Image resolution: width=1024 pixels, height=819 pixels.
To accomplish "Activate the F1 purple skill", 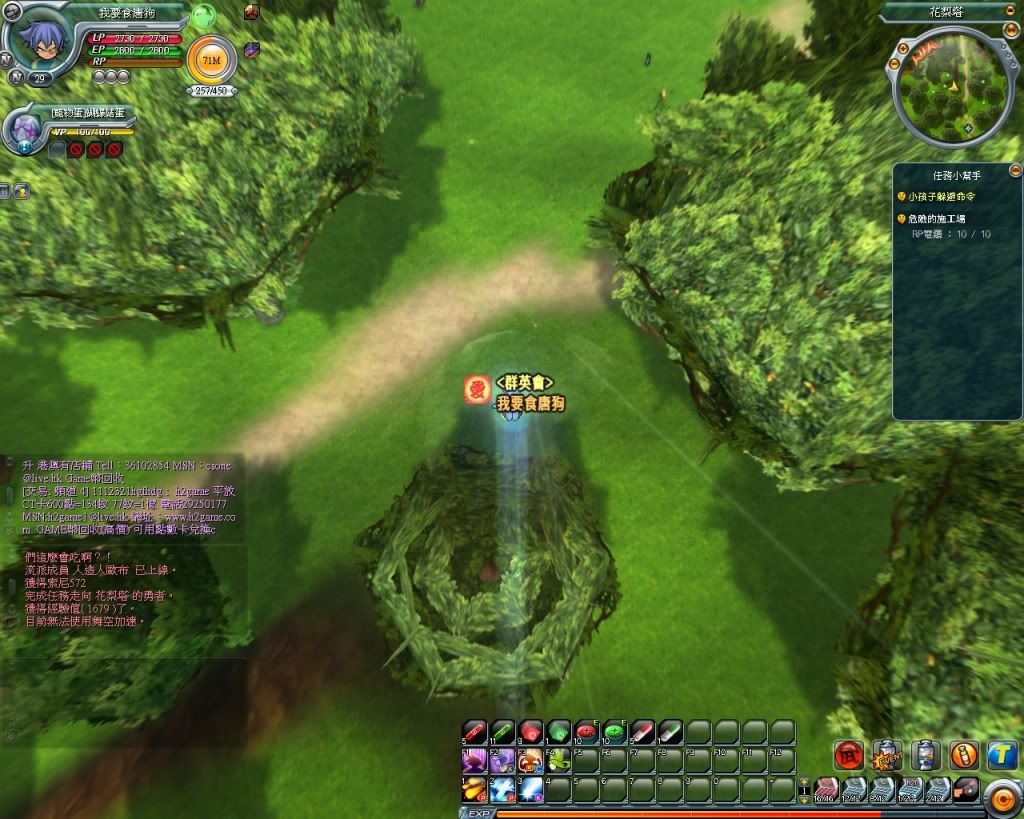I will [x=474, y=761].
